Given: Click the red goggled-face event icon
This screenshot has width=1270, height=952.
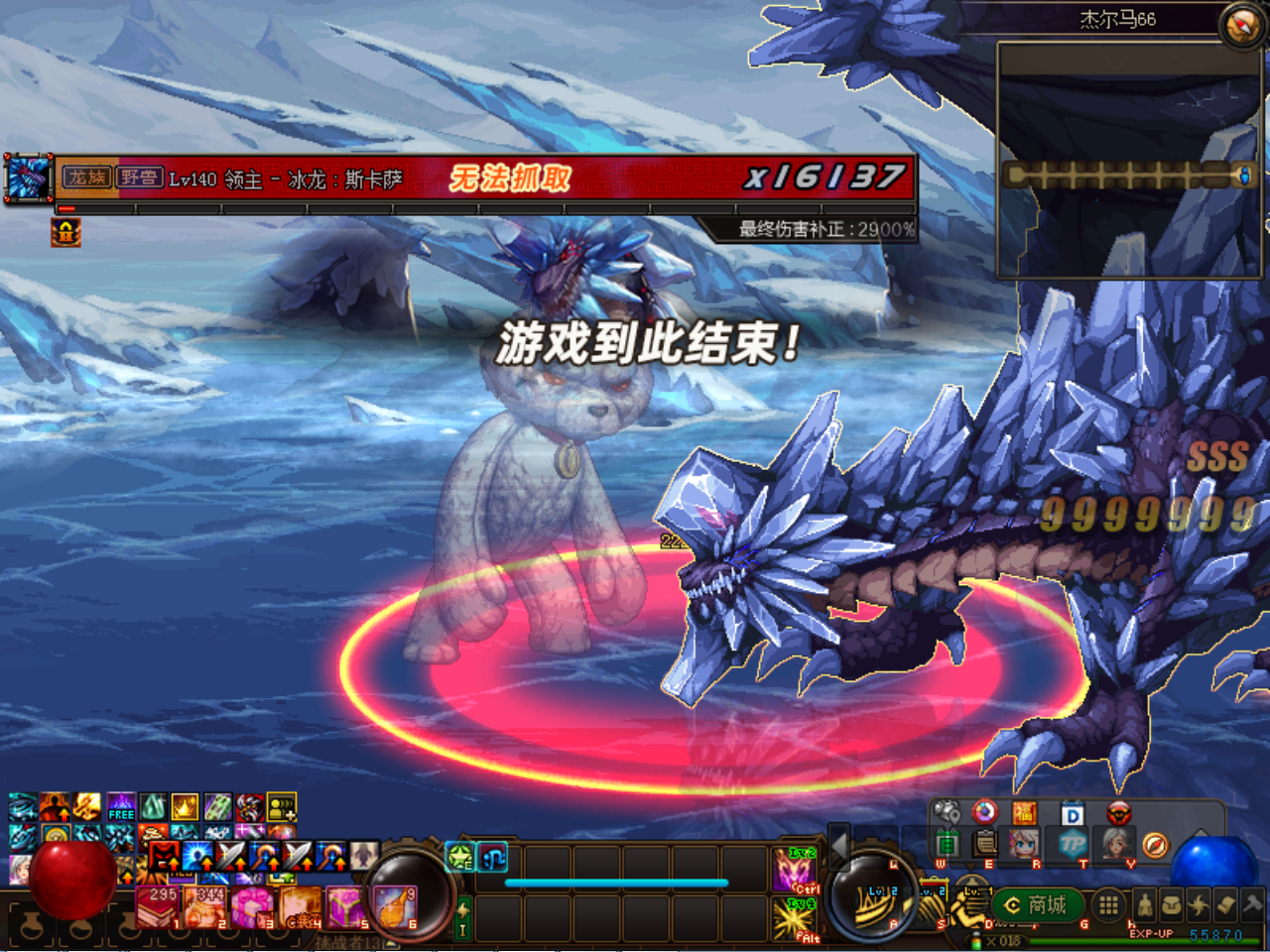Looking at the screenshot, I should tap(1116, 811).
